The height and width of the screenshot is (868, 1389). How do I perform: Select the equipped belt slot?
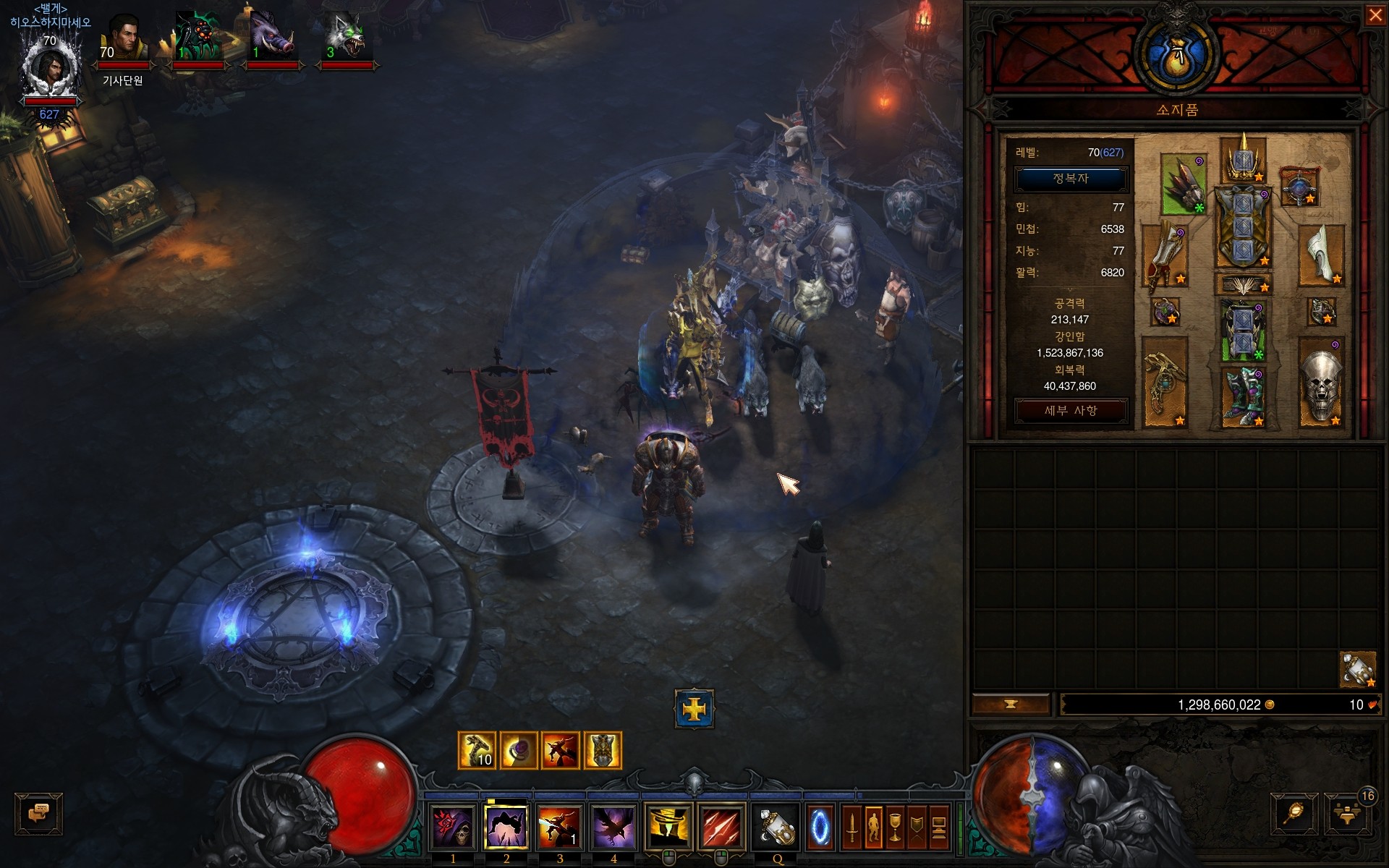pyautogui.click(x=1243, y=285)
